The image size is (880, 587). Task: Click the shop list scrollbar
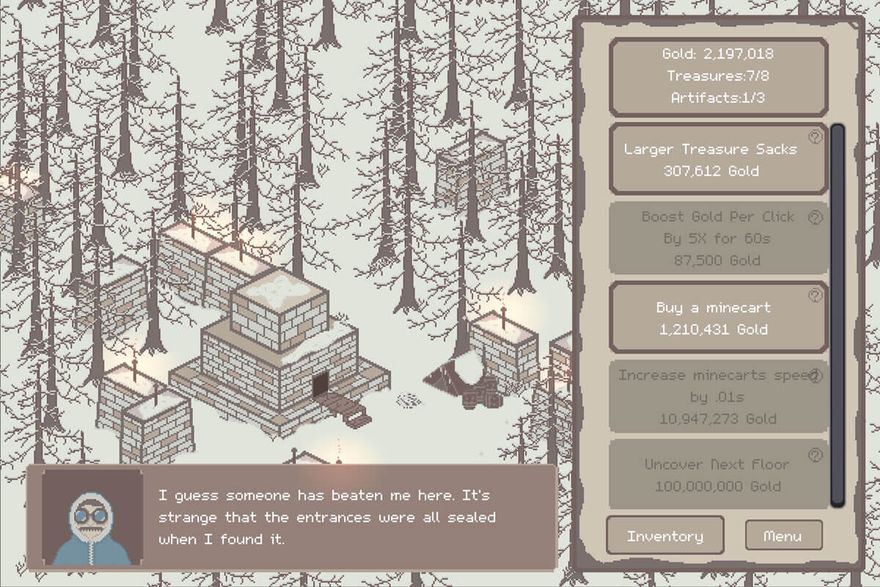(838, 314)
